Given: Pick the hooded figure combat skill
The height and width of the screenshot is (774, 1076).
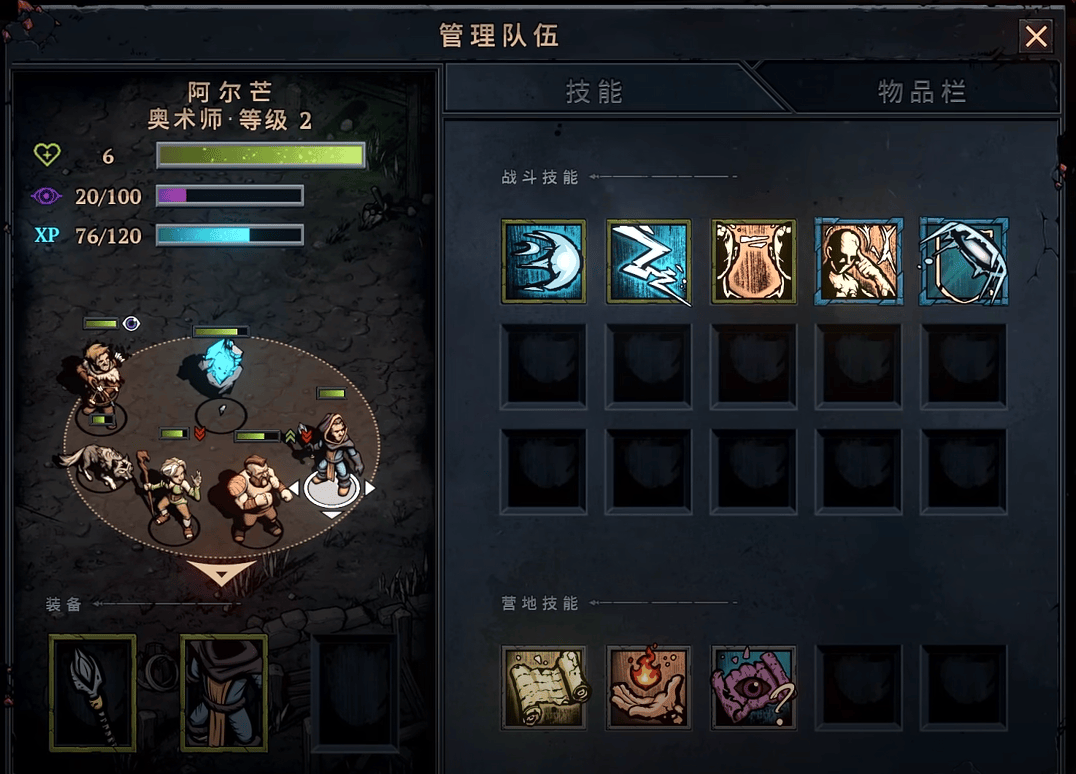Looking at the screenshot, I should pyautogui.click(x=858, y=261).
